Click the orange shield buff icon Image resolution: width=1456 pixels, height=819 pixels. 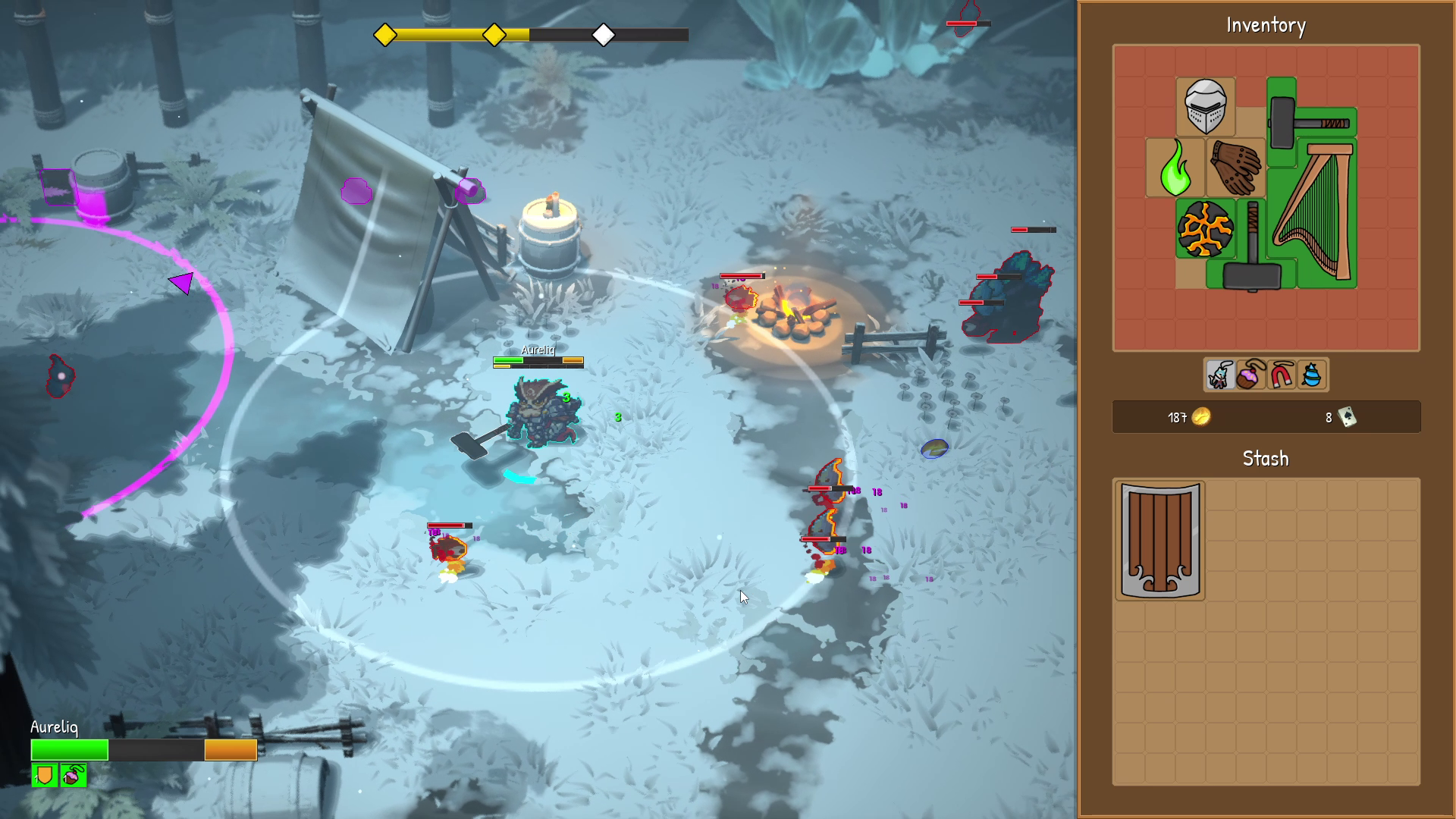tap(45, 775)
